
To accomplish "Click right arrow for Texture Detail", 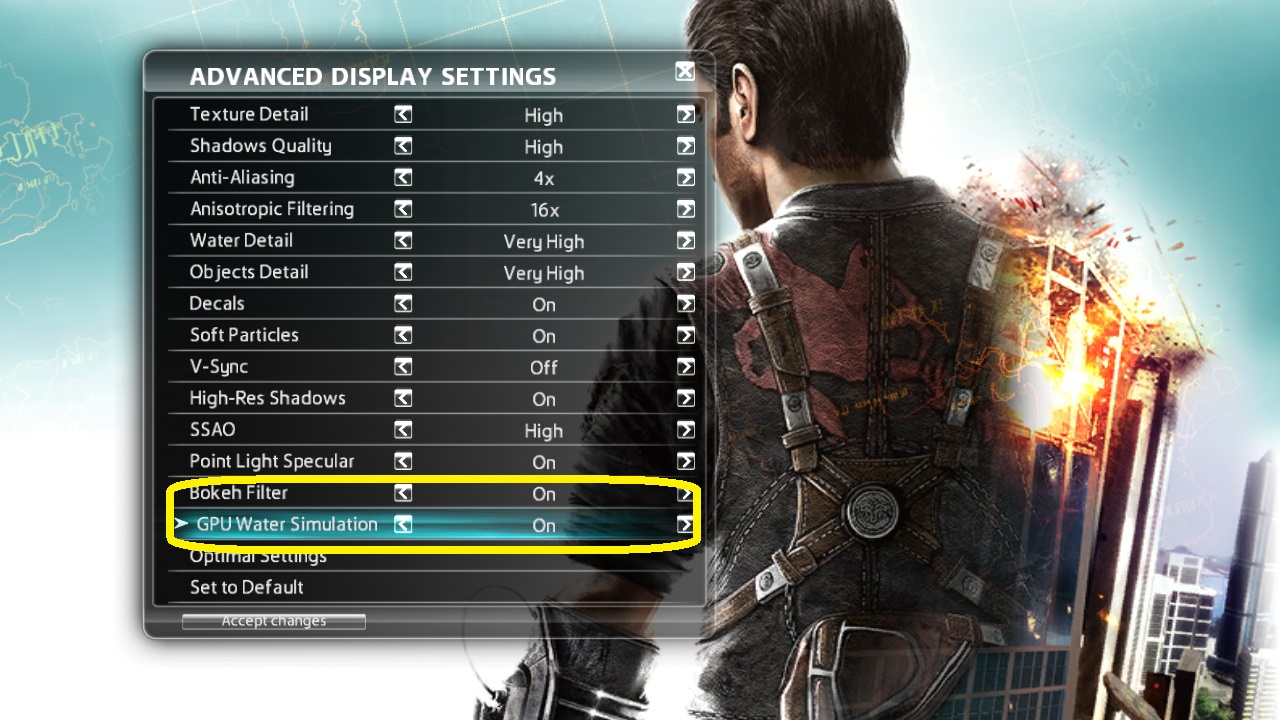I will (x=685, y=115).
